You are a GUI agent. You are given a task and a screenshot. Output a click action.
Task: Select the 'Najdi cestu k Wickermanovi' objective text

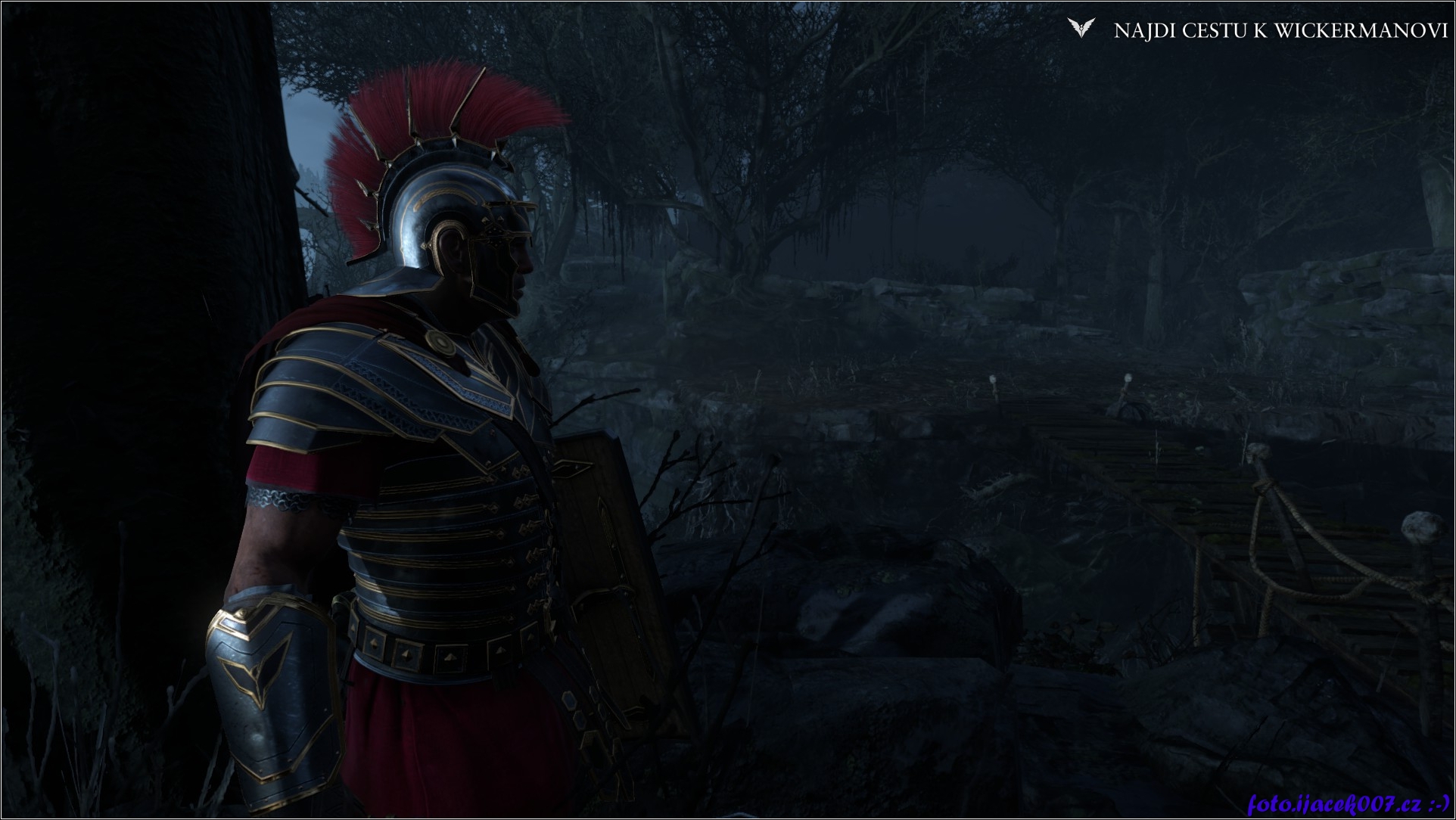coord(1280,30)
